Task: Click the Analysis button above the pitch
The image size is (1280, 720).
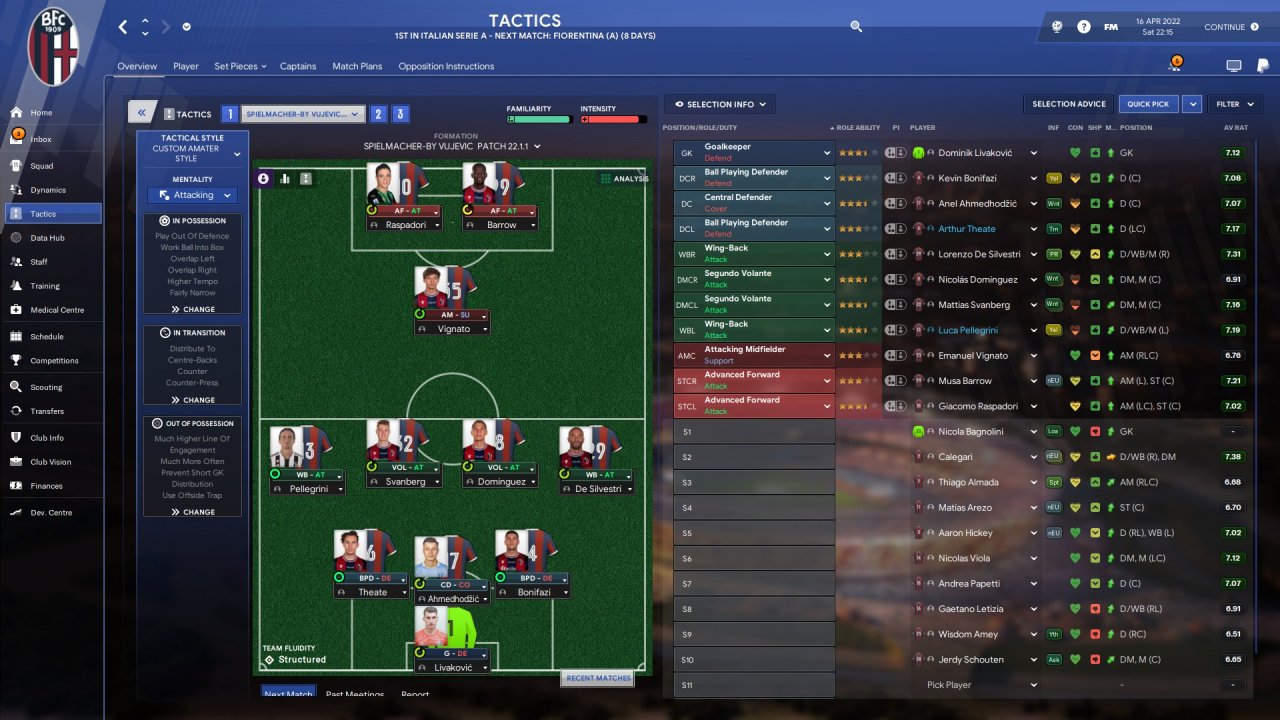Action: coord(625,179)
